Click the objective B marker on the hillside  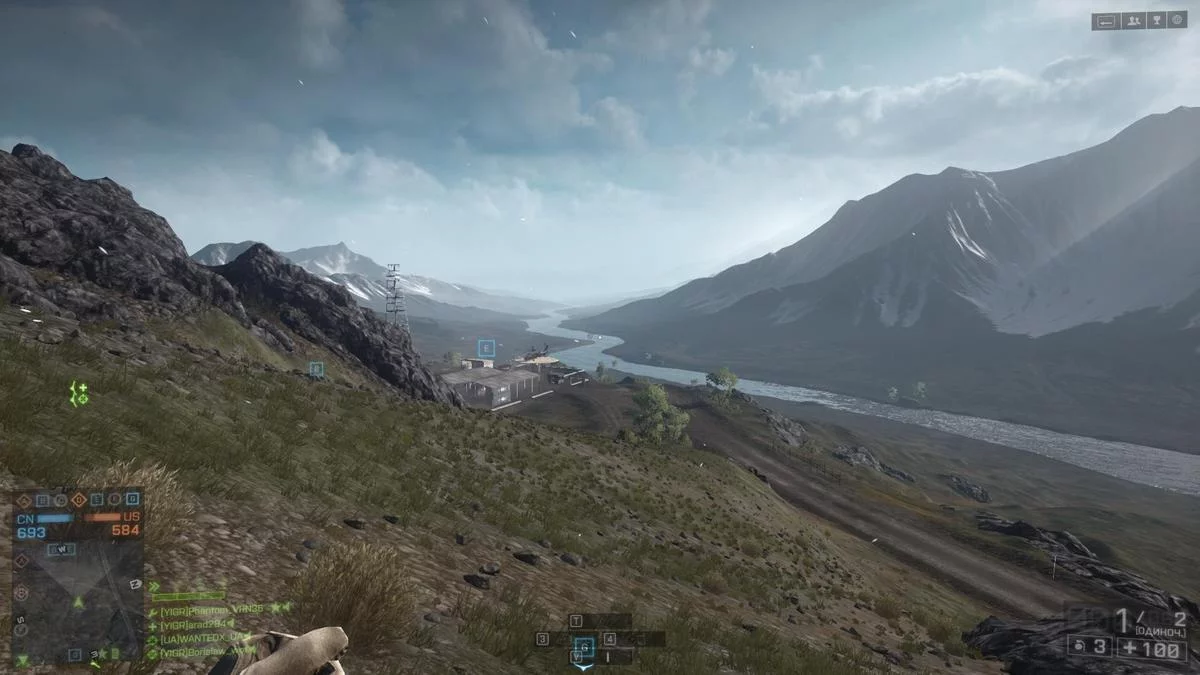tap(316, 369)
